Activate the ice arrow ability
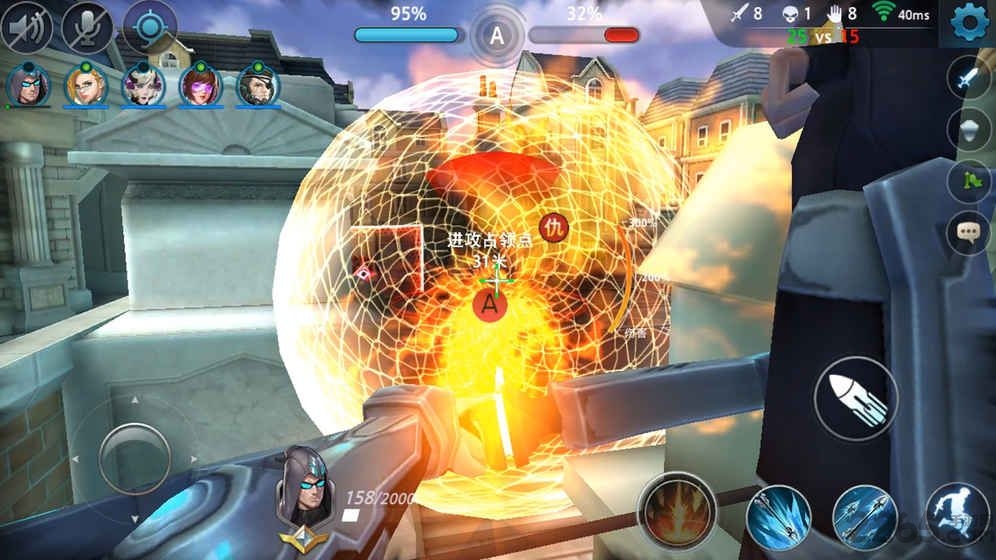This screenshot has width=996, height=560. 777,518
